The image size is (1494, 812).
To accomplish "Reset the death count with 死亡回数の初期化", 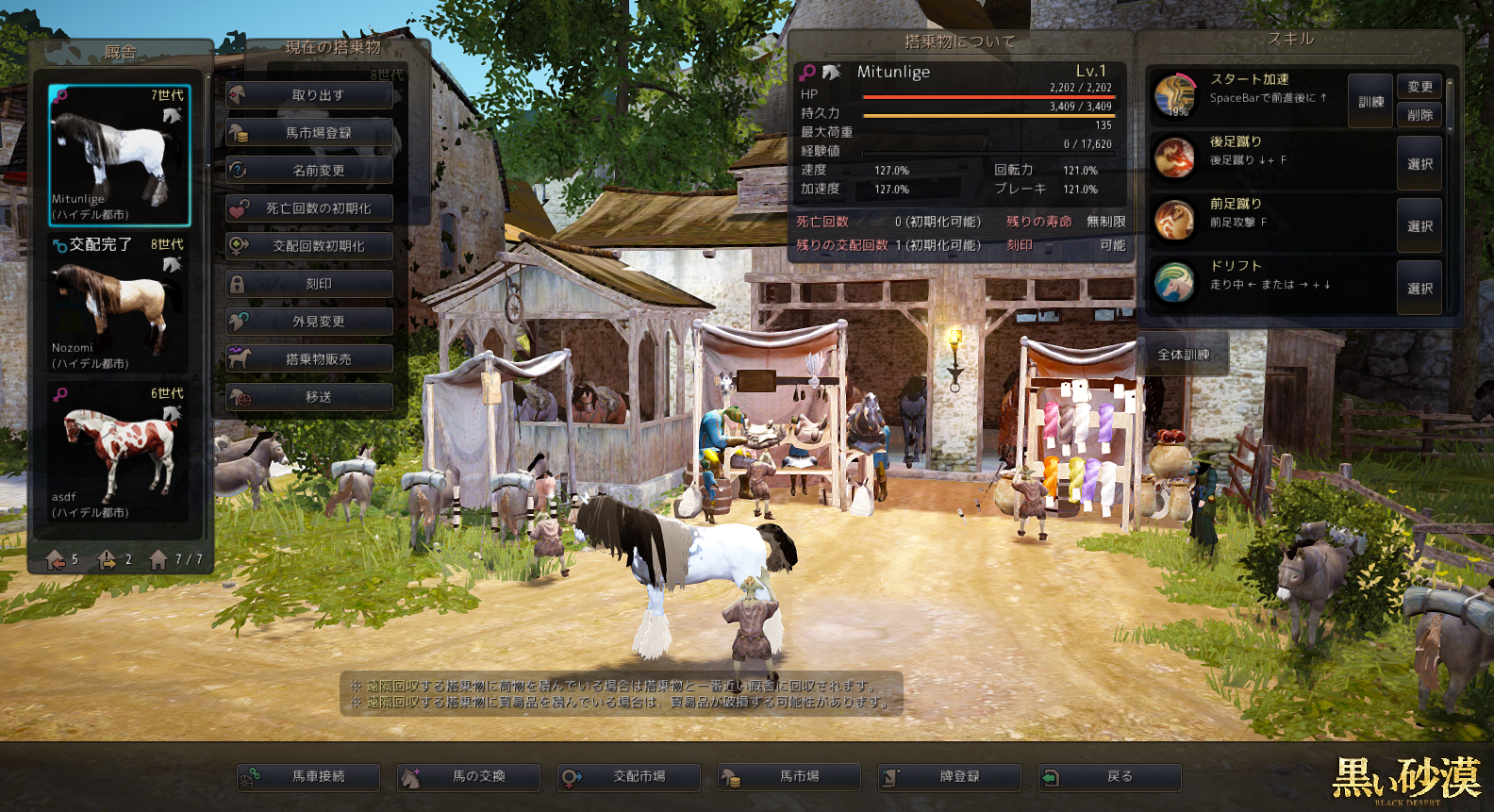I will point(309,208).
